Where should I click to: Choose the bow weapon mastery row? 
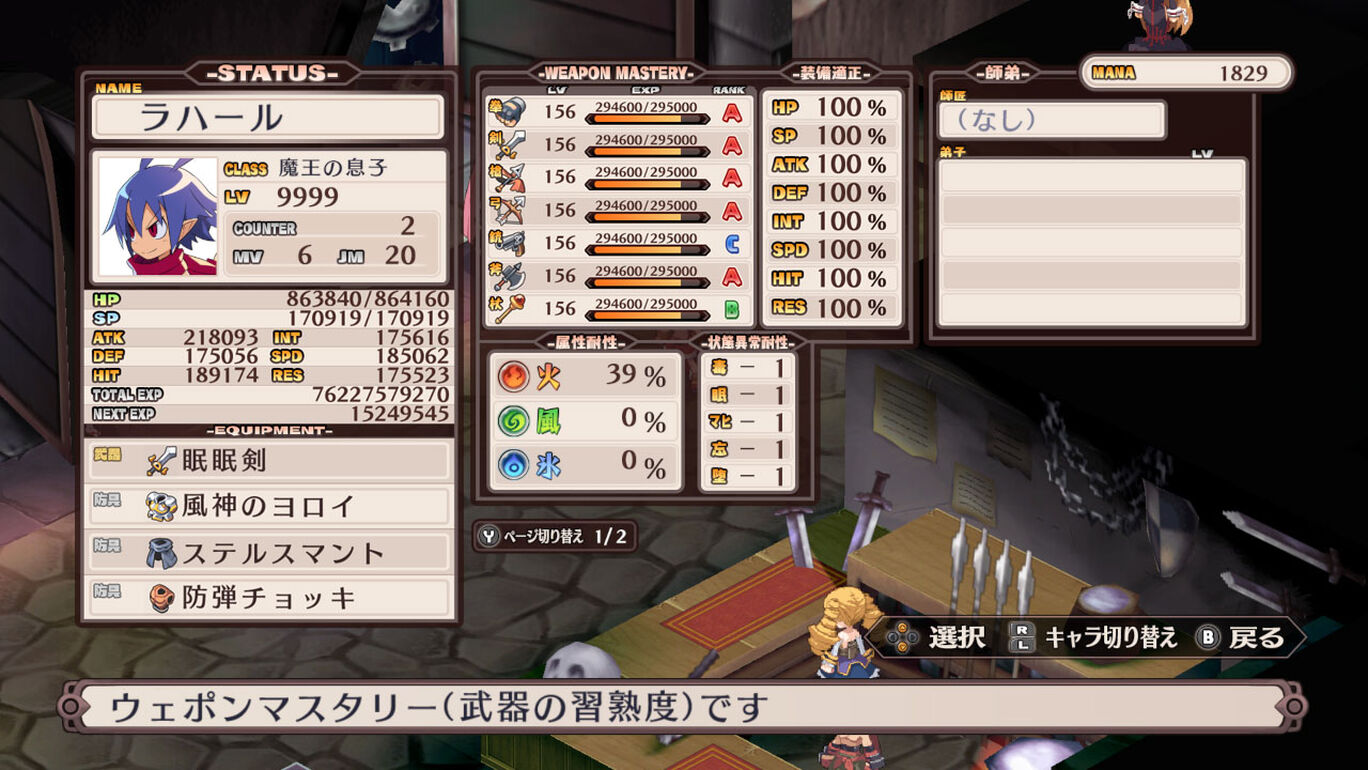click(x=617, y=210)
